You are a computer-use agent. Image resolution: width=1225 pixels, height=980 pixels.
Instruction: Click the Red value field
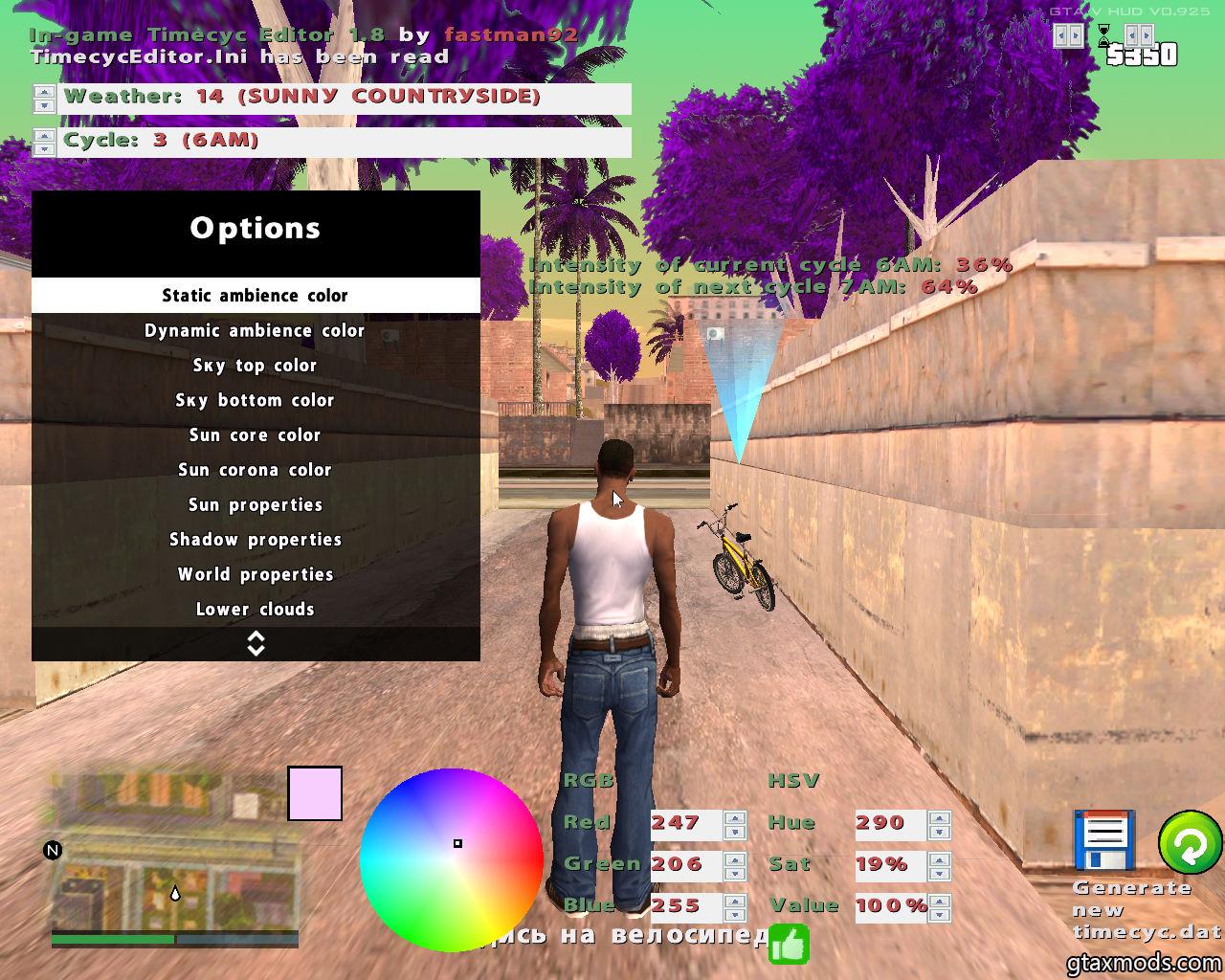pyautogui.click(x=685, y=823)
